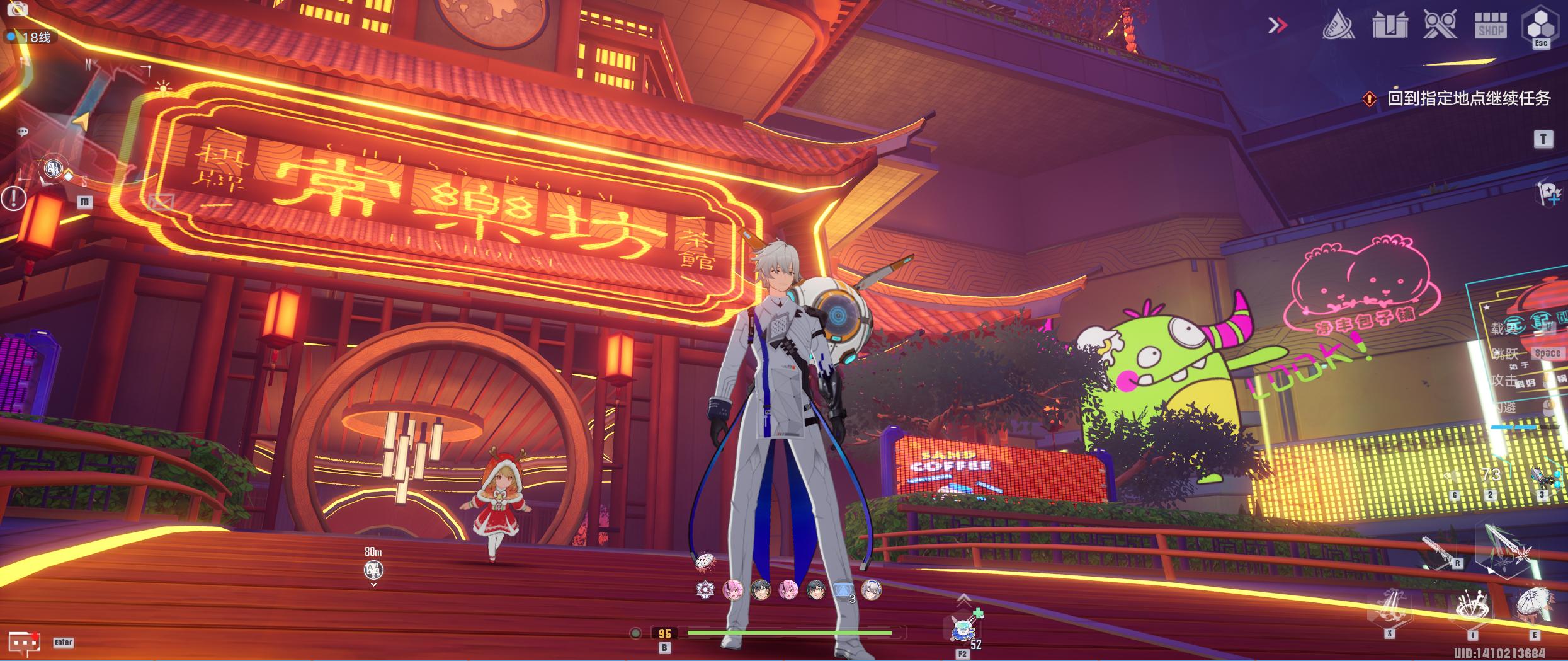Viewport: 1568px width, 661px height.
Task: Switch the 18线 channel line
Action: coord(30,37)
